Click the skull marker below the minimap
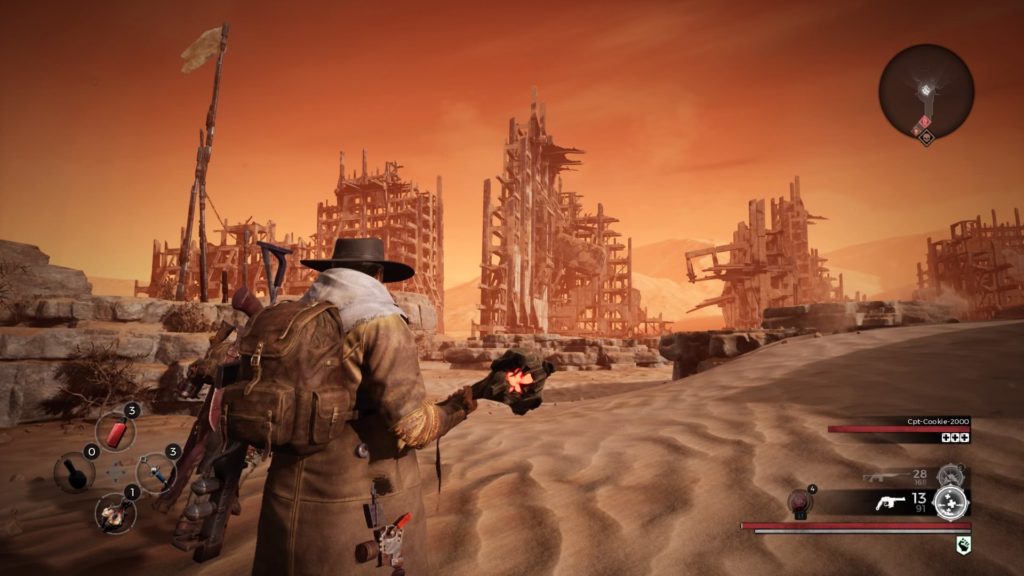 927,140
